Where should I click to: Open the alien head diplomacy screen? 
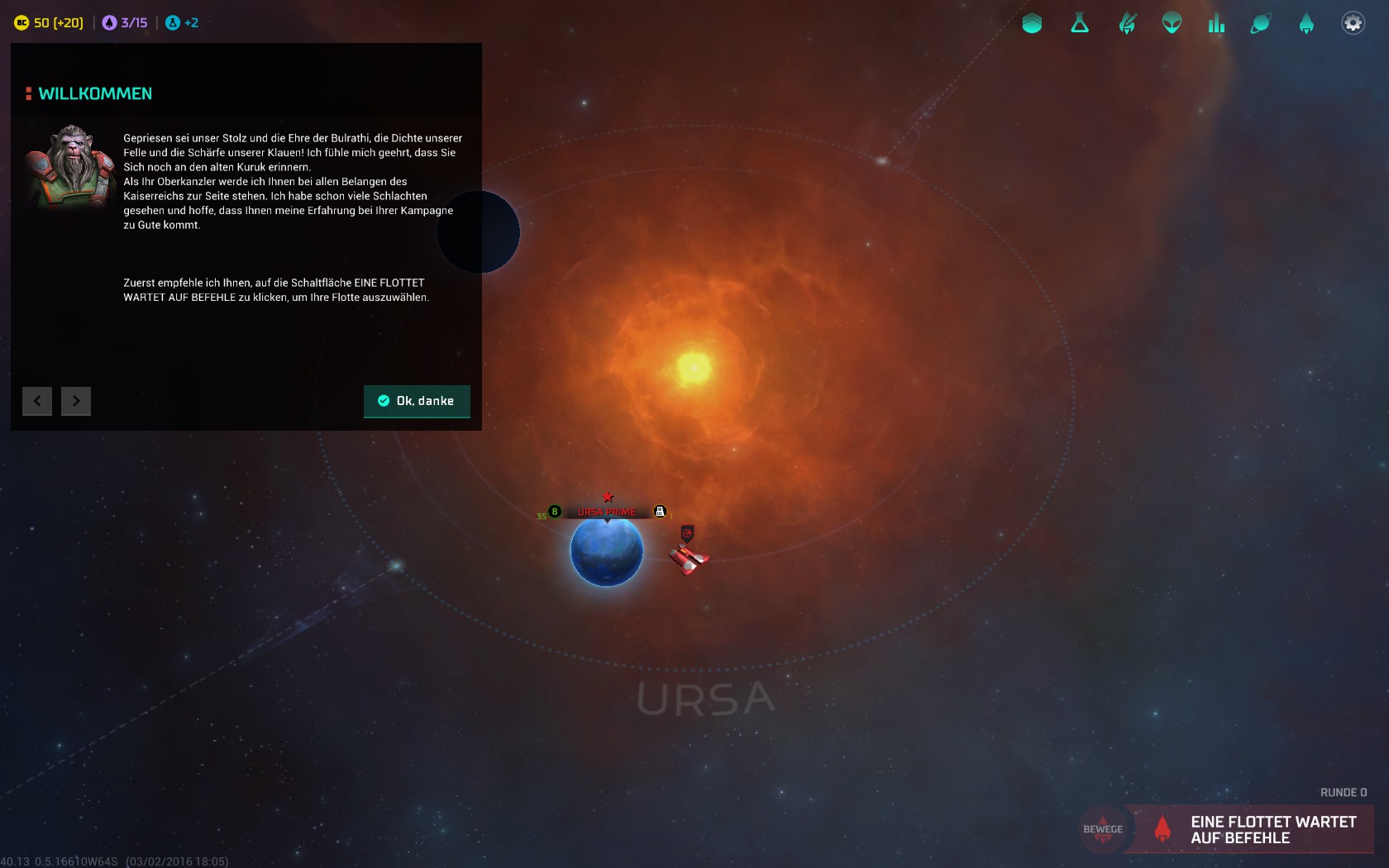pos(1172,23)
